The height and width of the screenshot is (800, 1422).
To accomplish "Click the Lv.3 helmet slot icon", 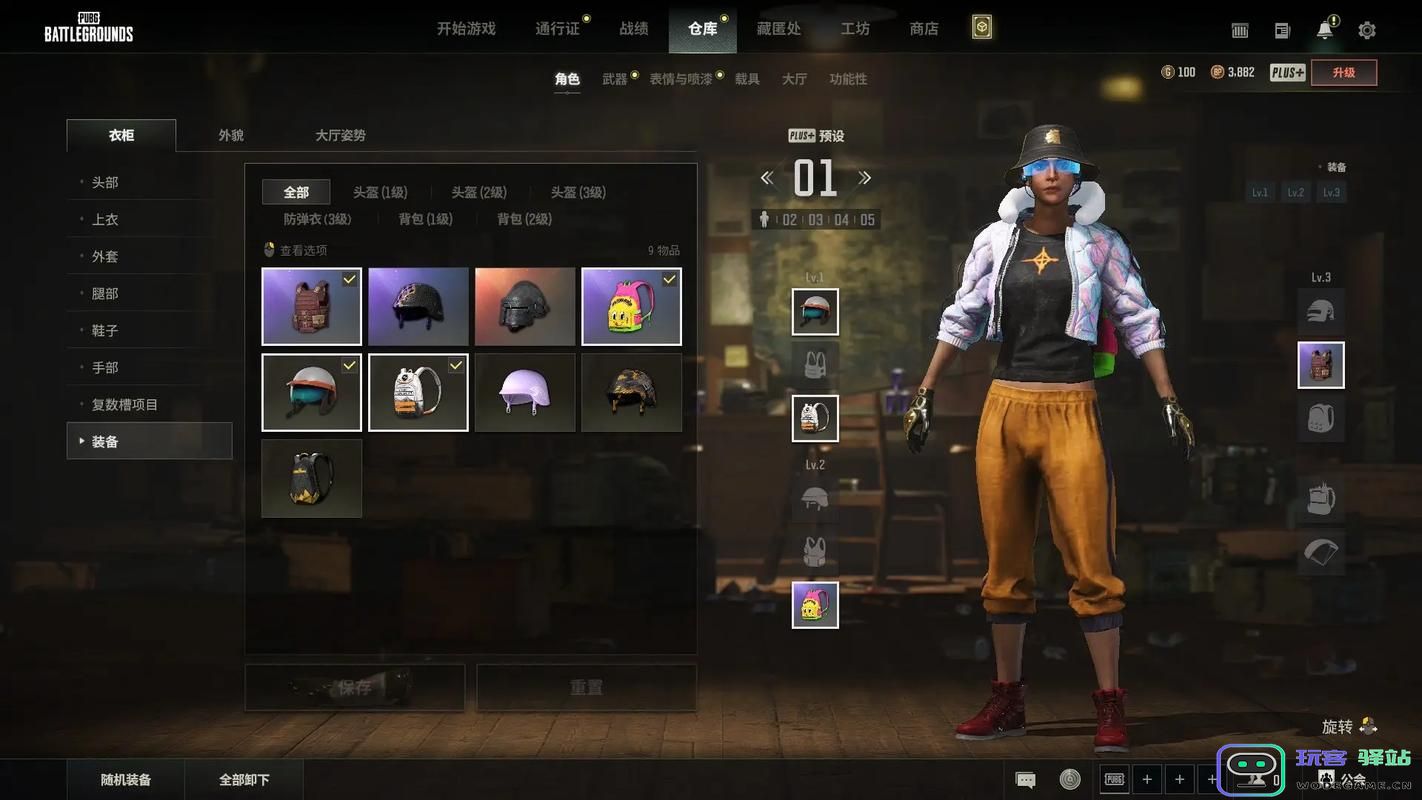I will point(1320,311).
